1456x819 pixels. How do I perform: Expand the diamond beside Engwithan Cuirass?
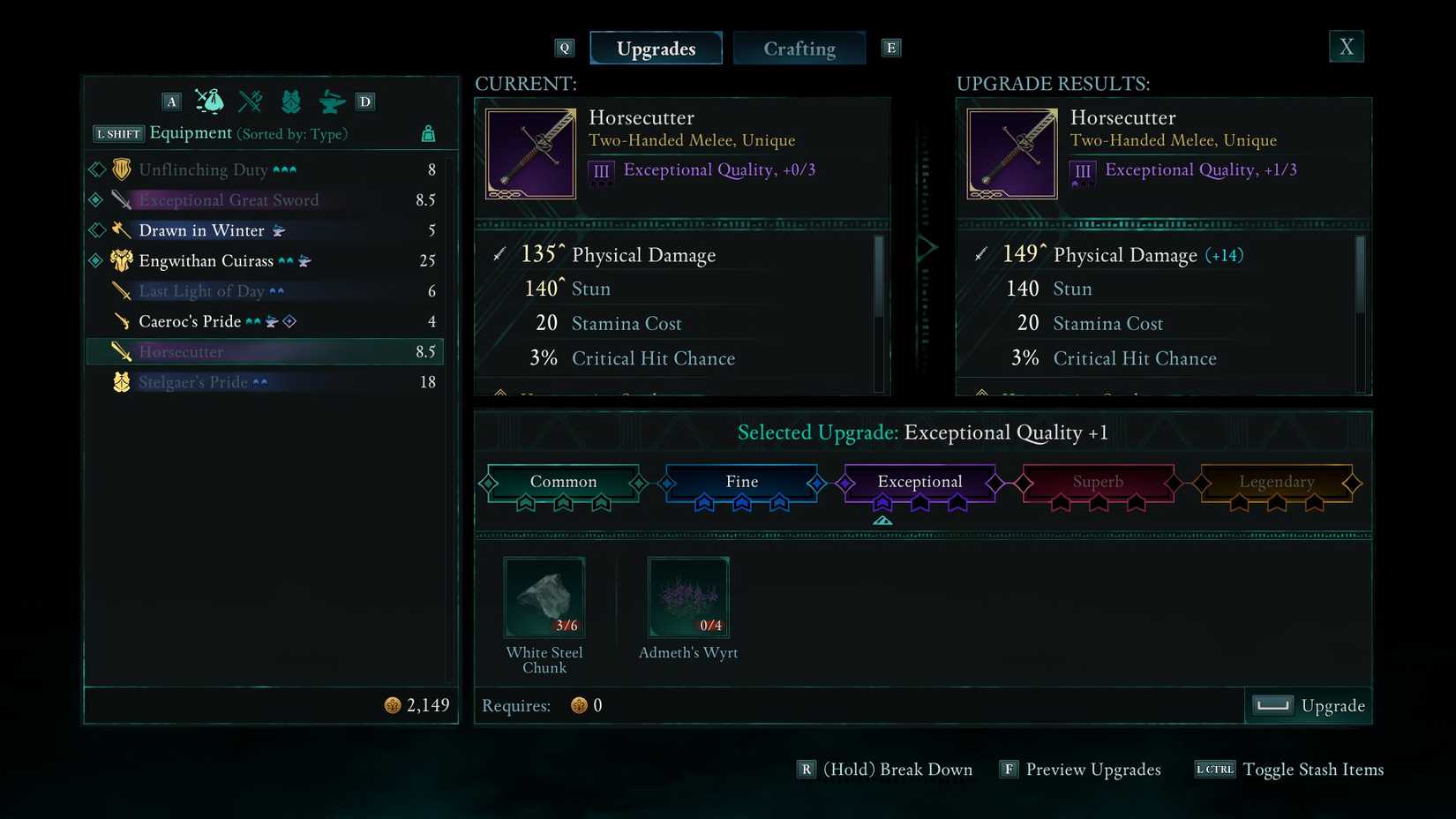(x=95, y=260)
